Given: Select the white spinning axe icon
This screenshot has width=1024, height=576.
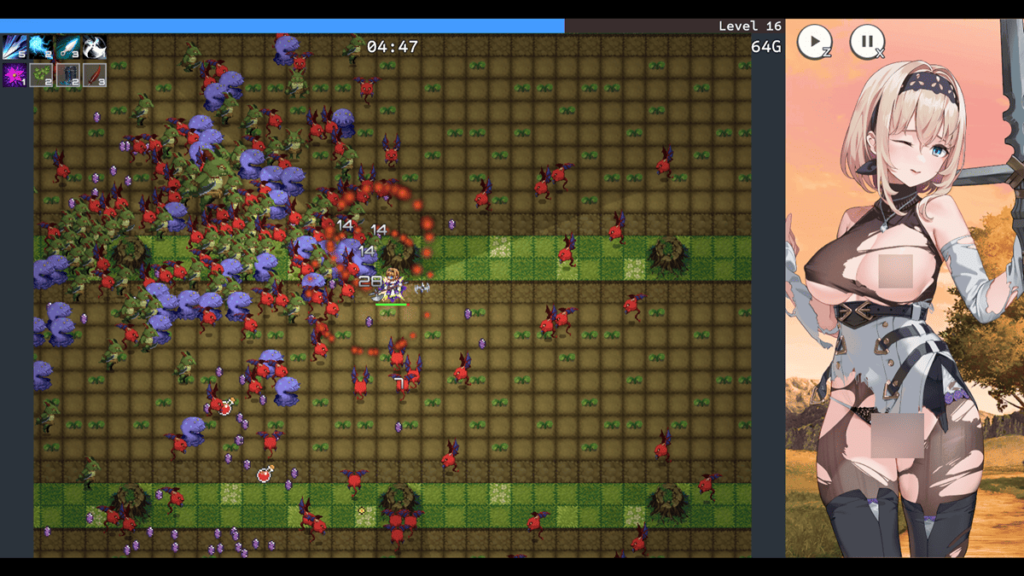Looking at the screenshot, I should point(94,47).
